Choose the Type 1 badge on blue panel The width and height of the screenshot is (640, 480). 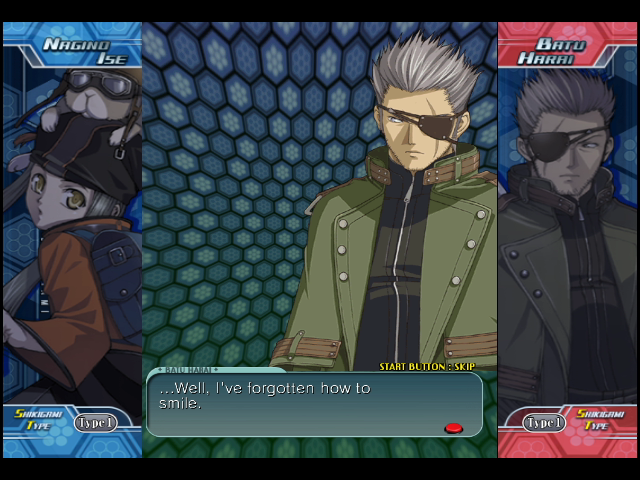click(95, 423)
